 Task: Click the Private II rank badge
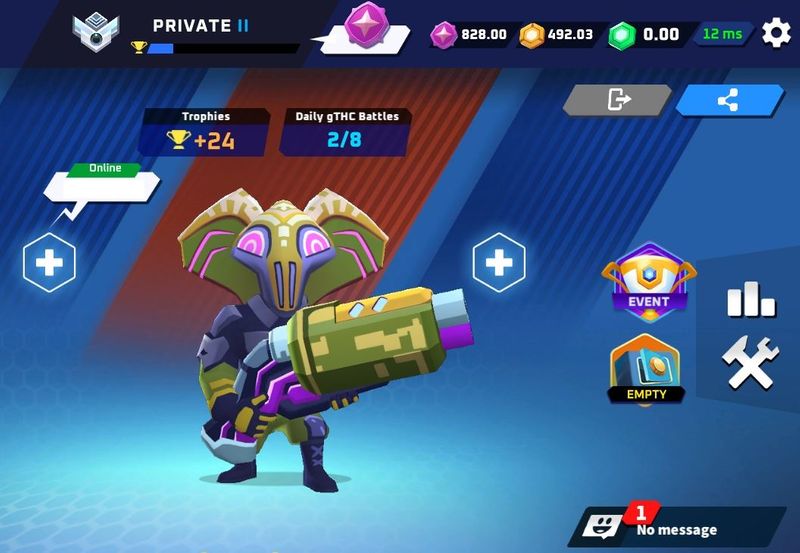pos(97,31)
